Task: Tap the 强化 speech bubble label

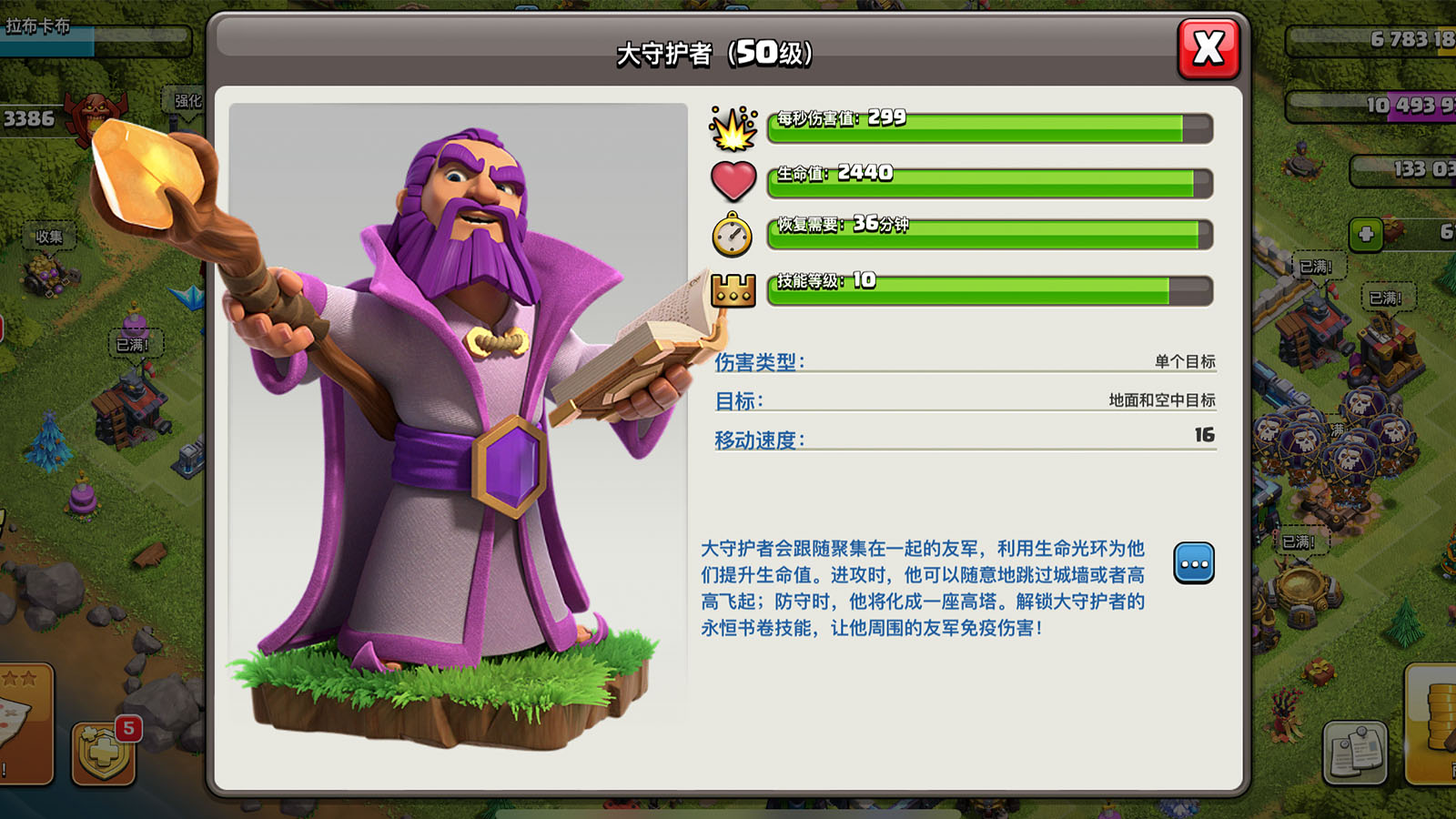Action: (x=187, y=101)
